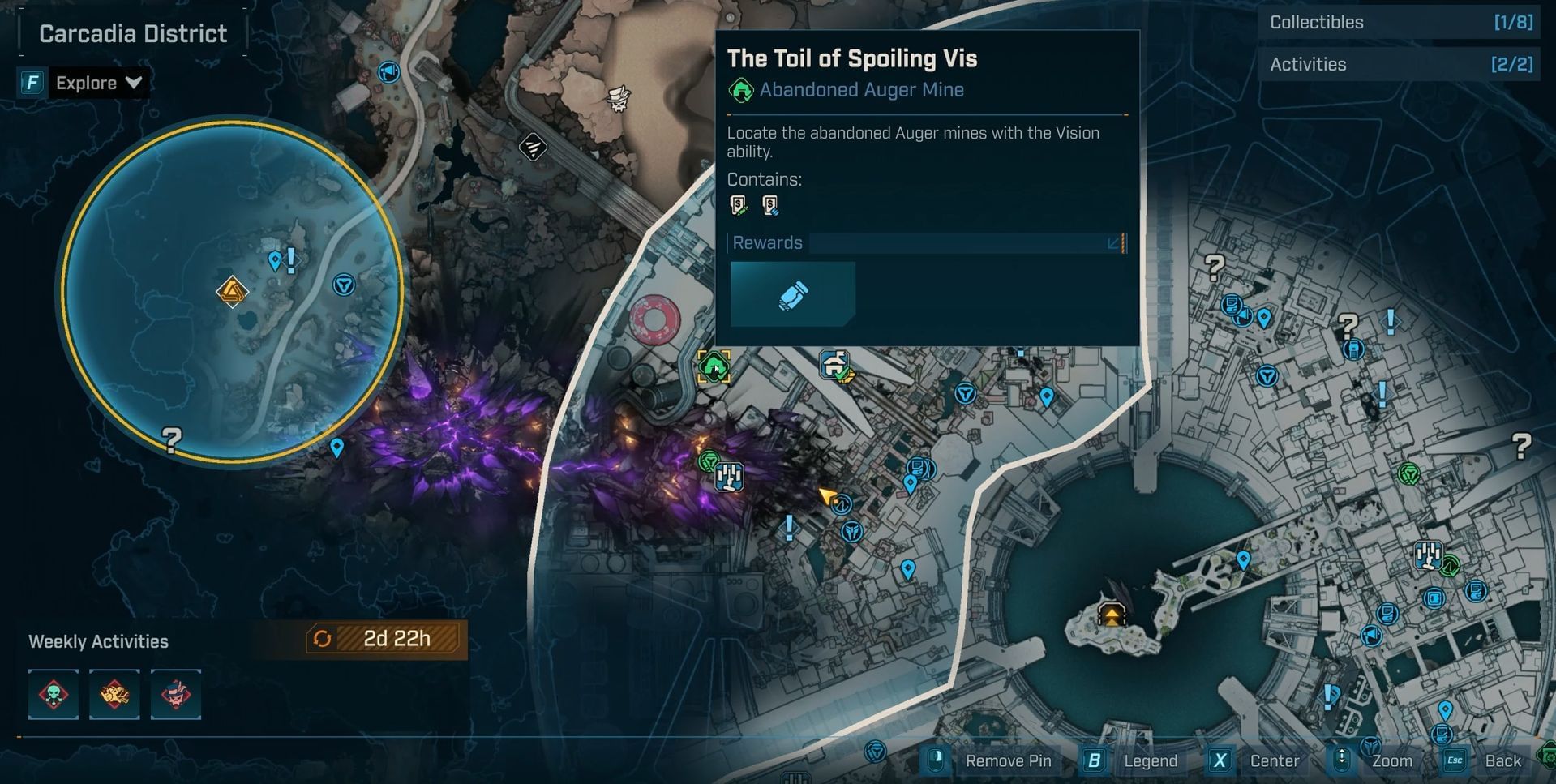
Task: Collapse the Rewards section
Action: tap(1116, 242)
